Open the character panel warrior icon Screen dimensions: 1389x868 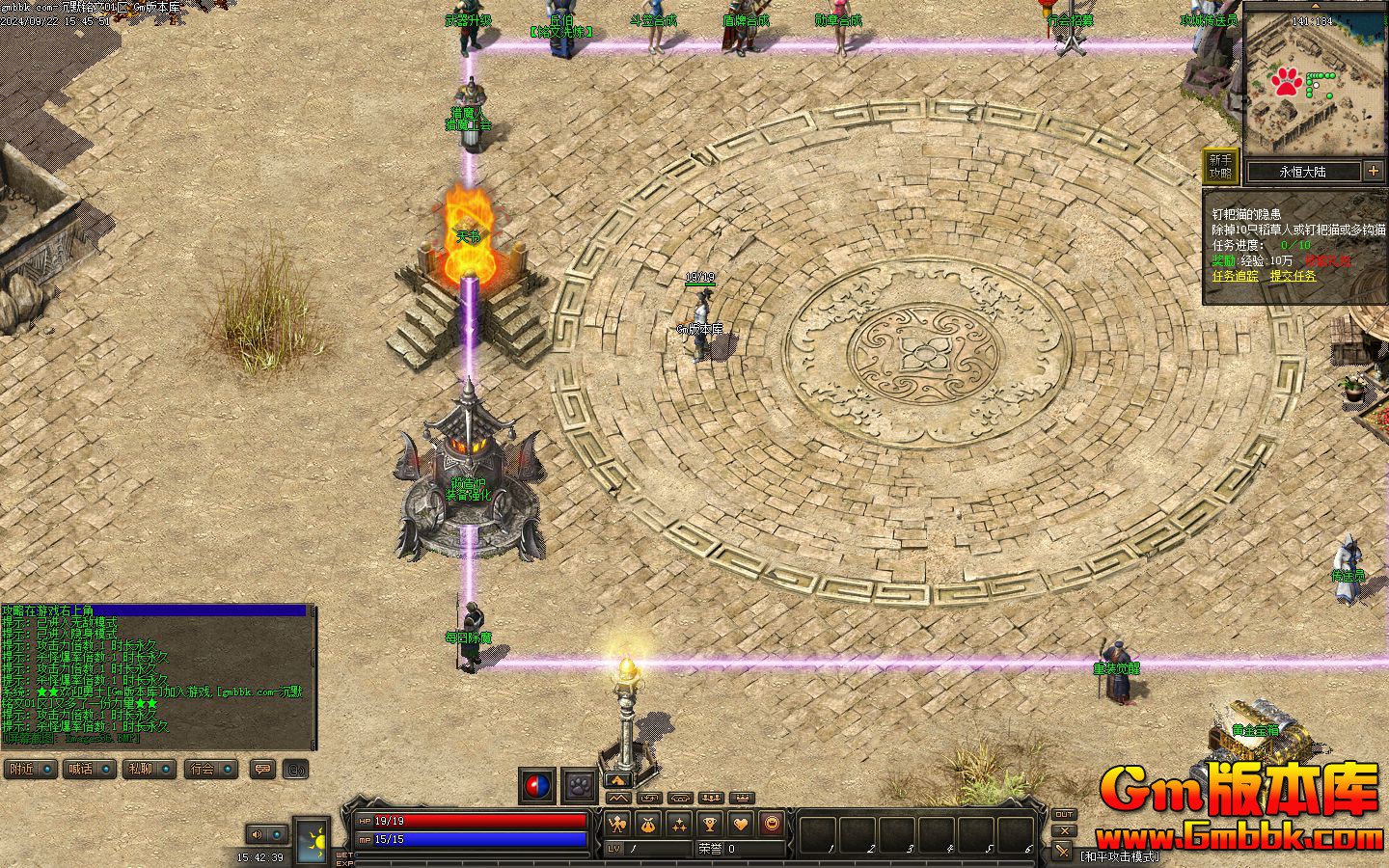click(x=618, y=824)
